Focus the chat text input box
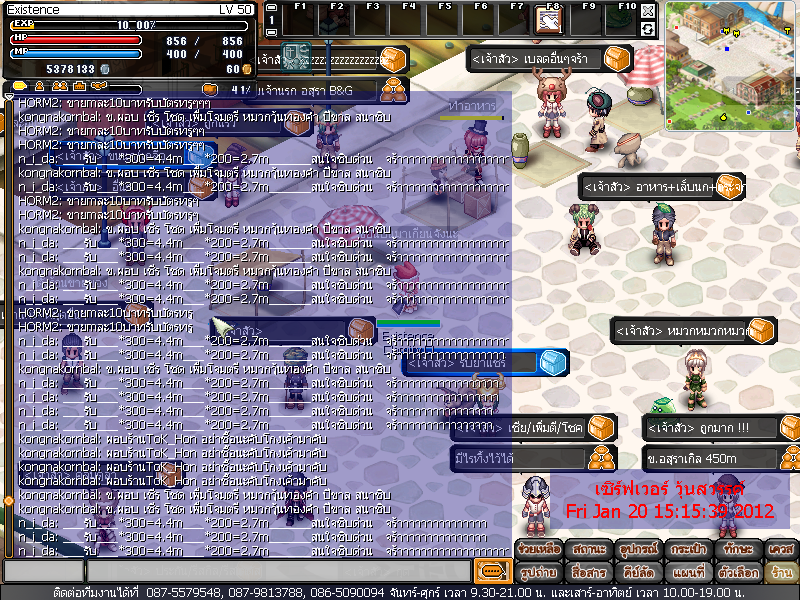 click(x=278, y=571)
